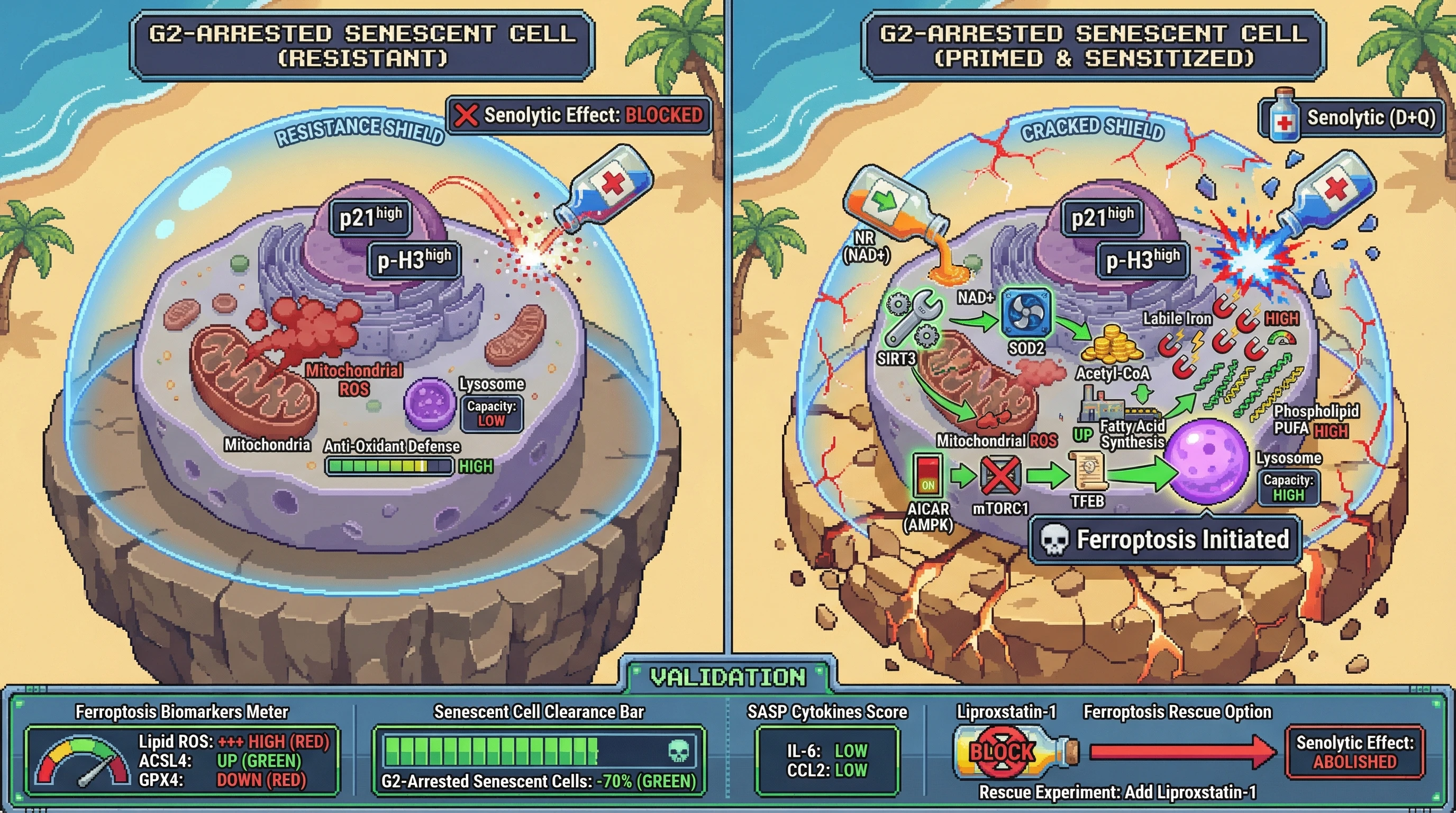Switch to the VALIDATION tab

coord(728,677)
